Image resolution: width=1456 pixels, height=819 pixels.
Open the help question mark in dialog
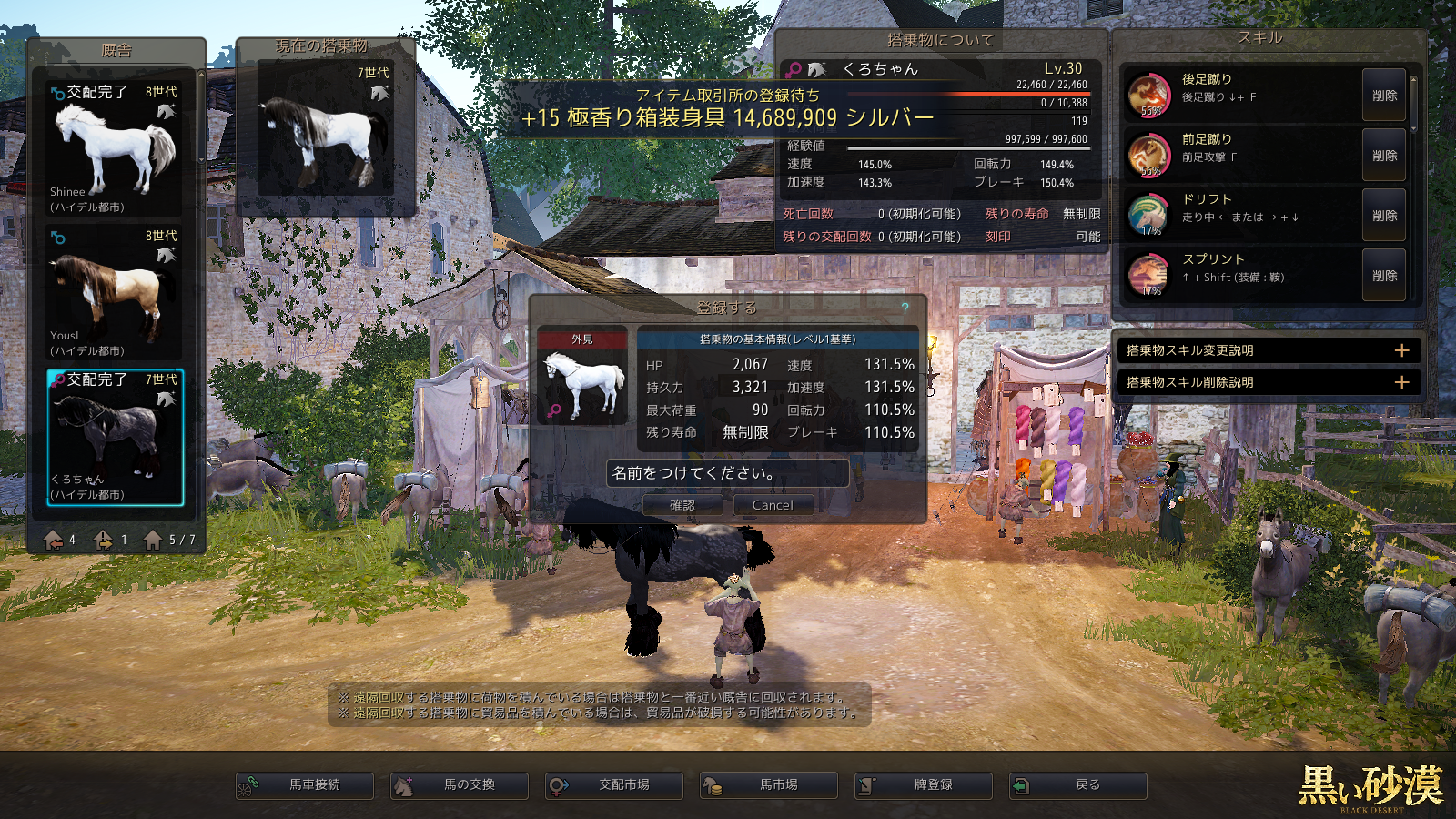(x=905, y=308)
